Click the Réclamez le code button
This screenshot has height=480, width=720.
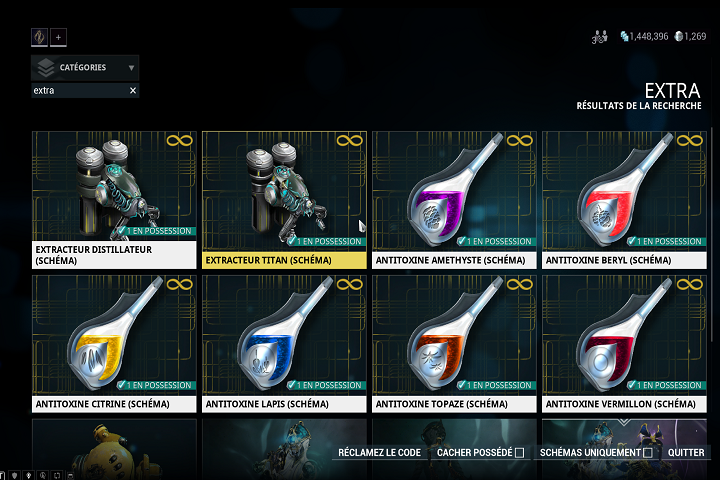(379, 453)
